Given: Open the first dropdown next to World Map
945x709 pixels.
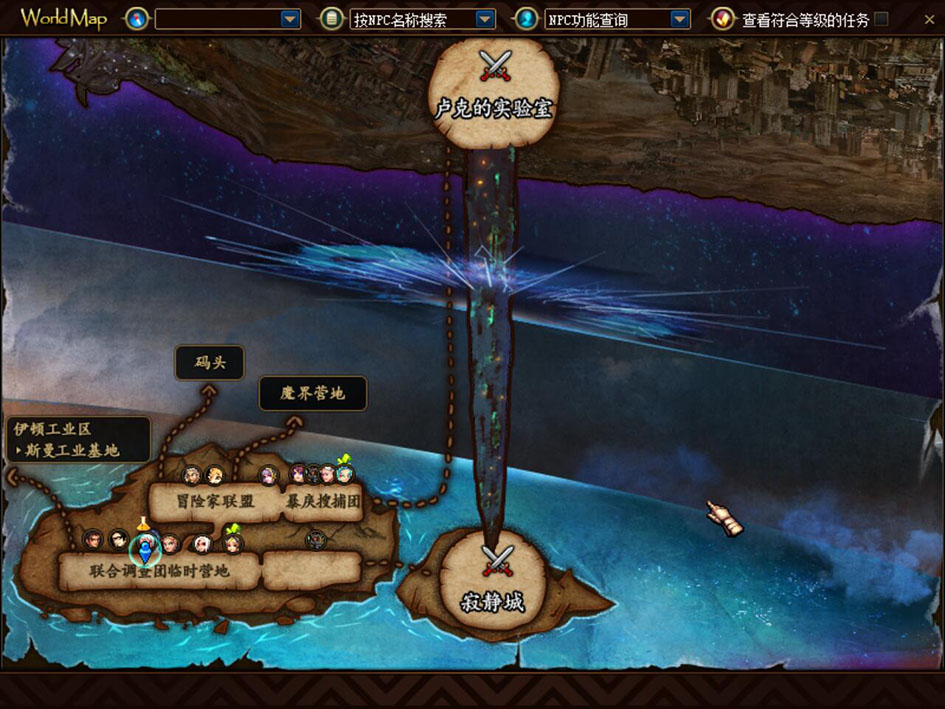Looking at the screenshot, I should (290, 19).
